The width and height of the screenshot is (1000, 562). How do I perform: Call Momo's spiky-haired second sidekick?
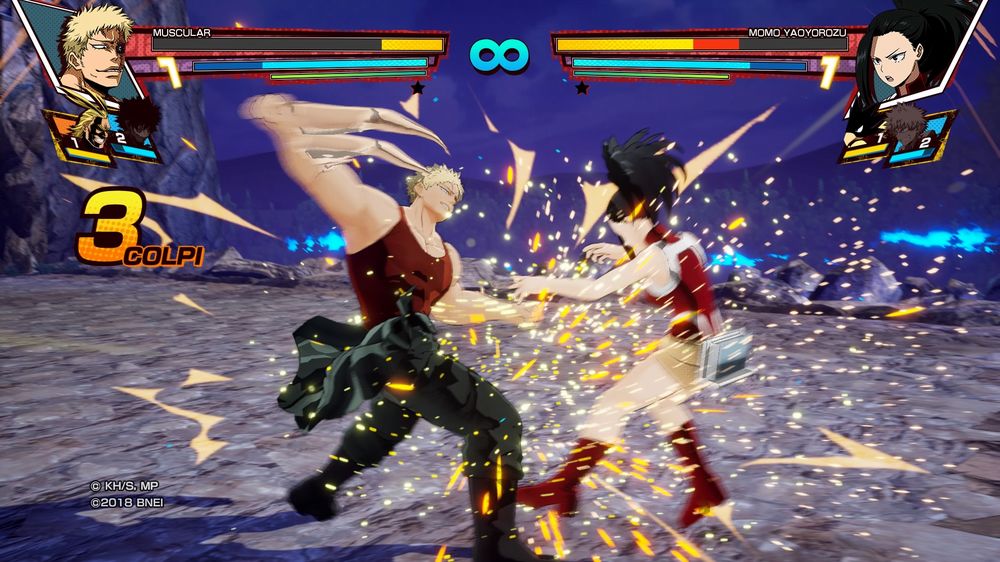pyautogui.click(x=907, y=131)
